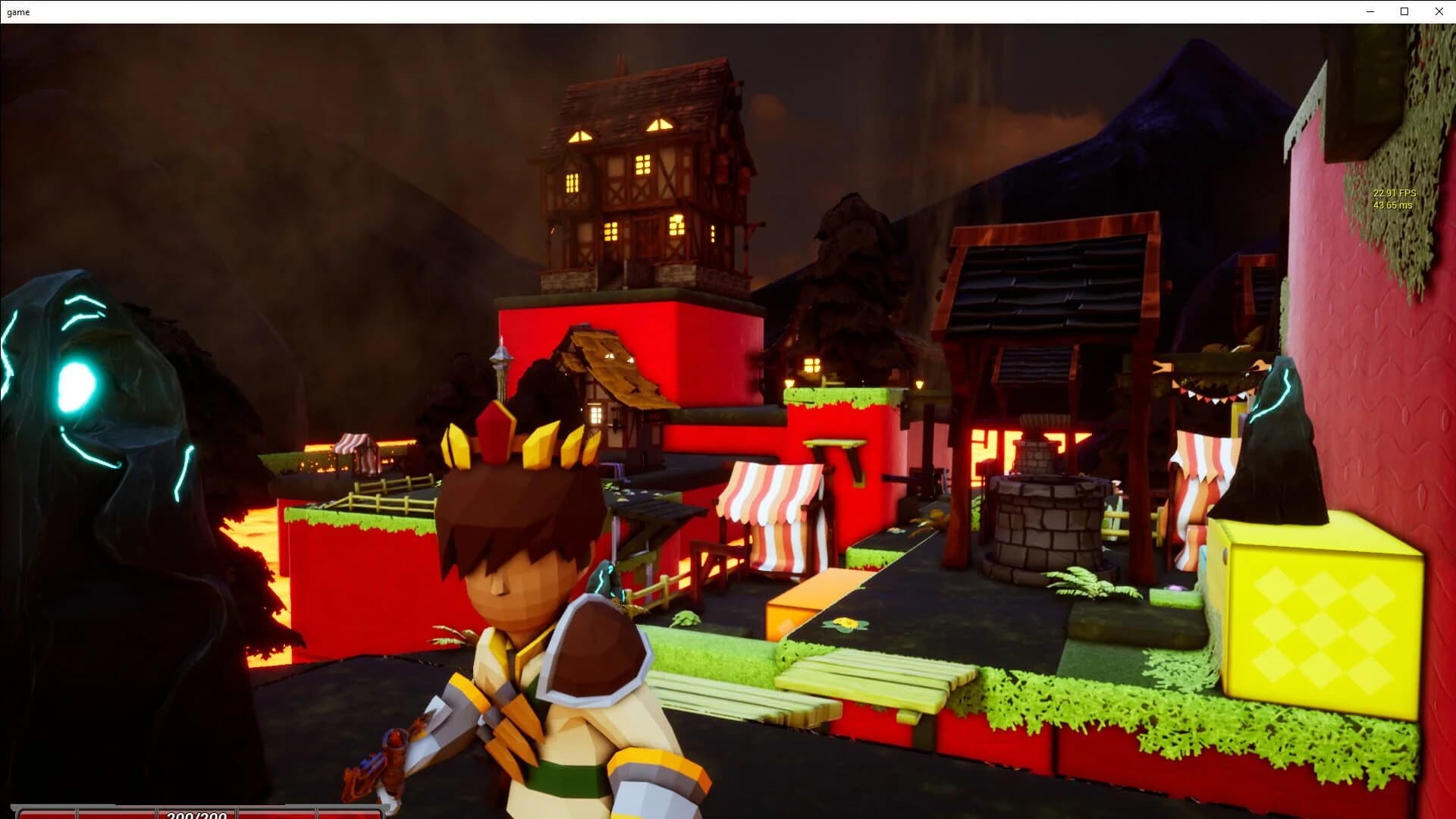Screen dimensions: 1456x819
Task: Click the 43.65 ms latency readout
Action: tap(1394, 205)
